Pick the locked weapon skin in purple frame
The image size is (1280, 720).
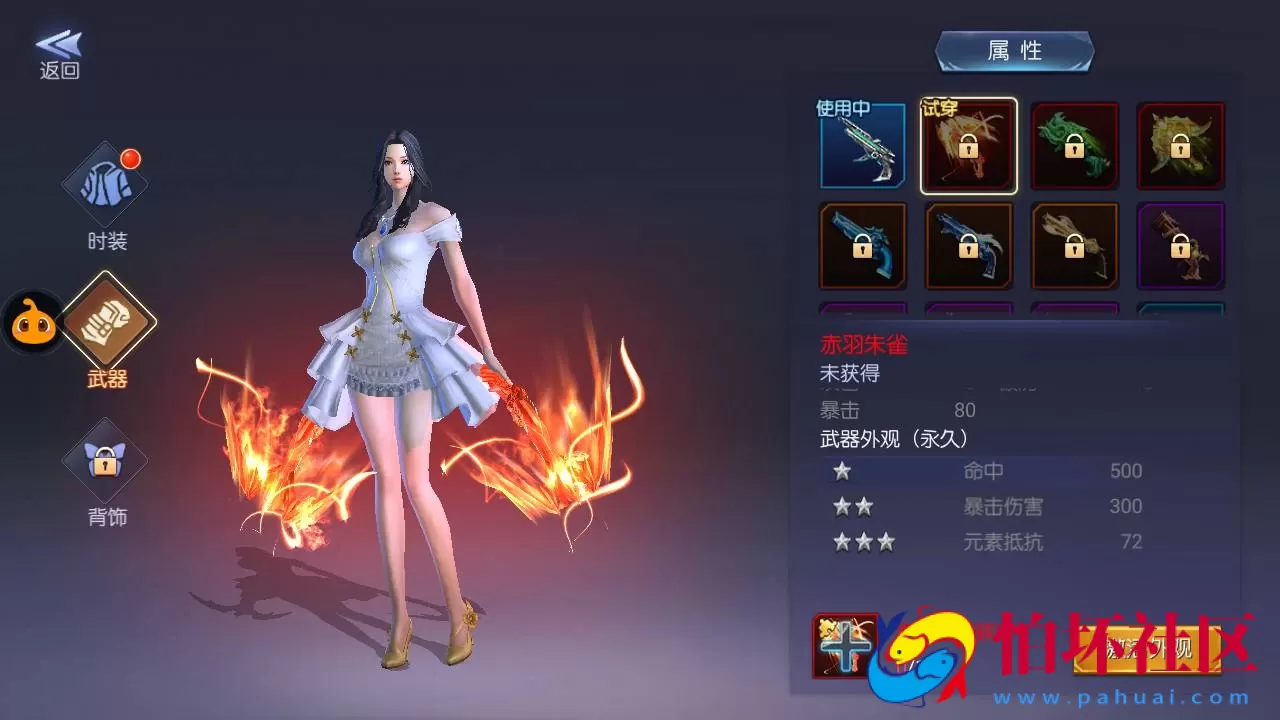coord(1180,246)
